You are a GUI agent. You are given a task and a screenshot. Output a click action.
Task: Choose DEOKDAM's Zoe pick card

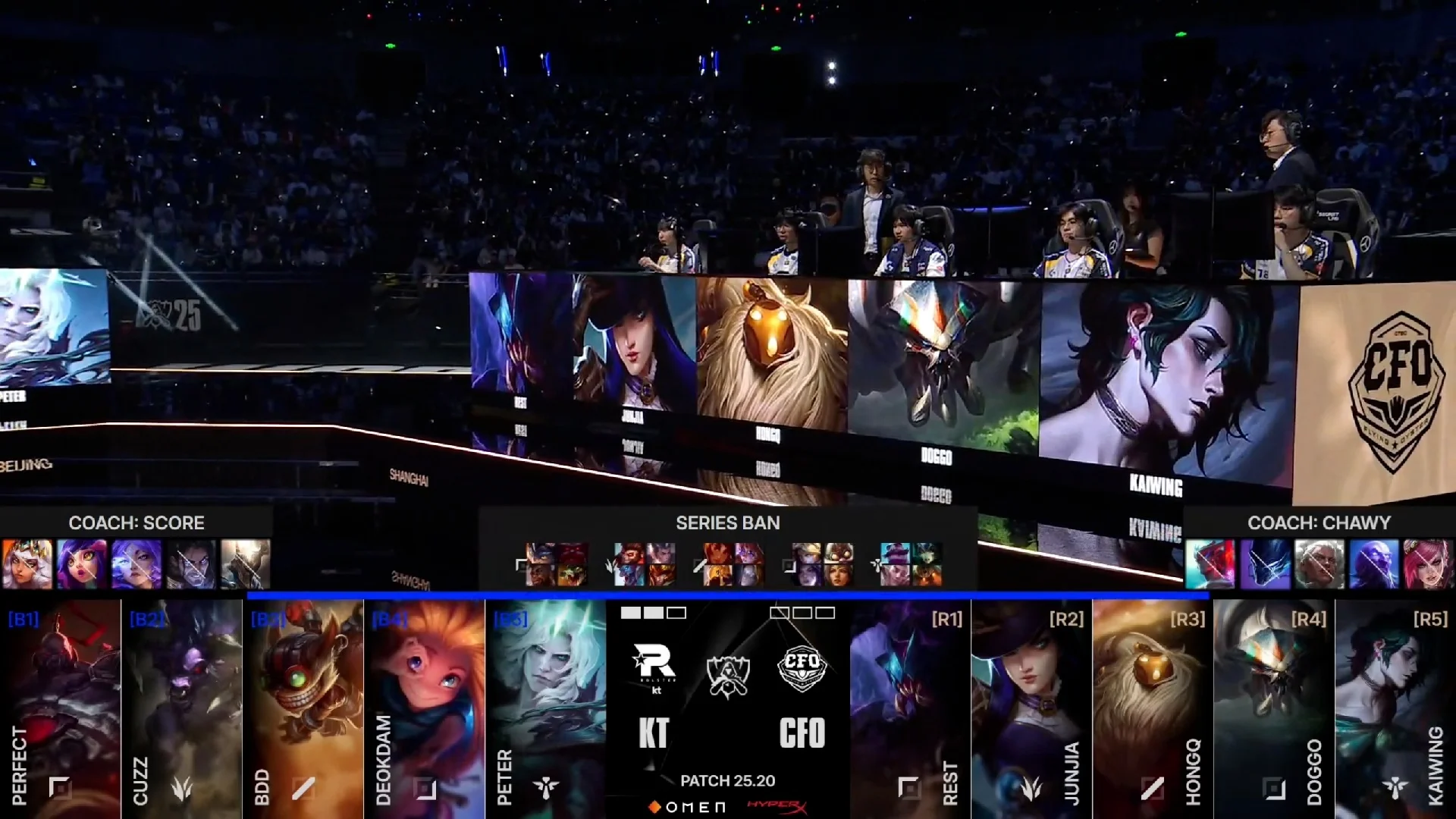[425, 709]
